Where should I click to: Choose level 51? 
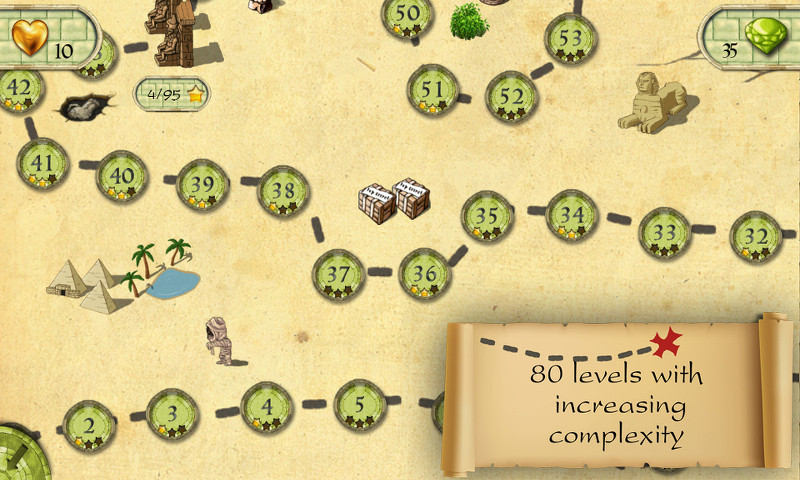pos(433,90)
